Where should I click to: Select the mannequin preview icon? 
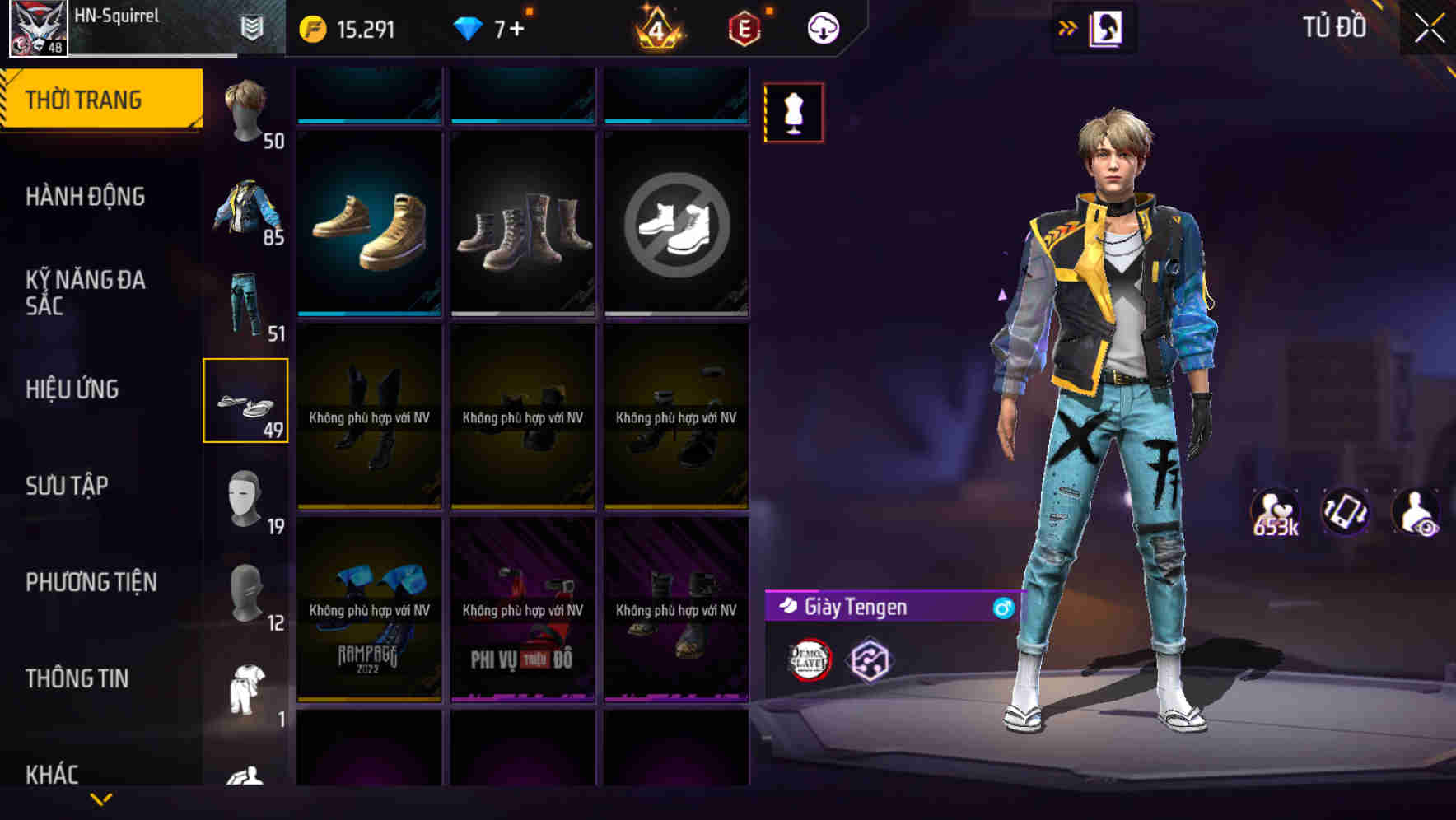click(x=793, y=112)
